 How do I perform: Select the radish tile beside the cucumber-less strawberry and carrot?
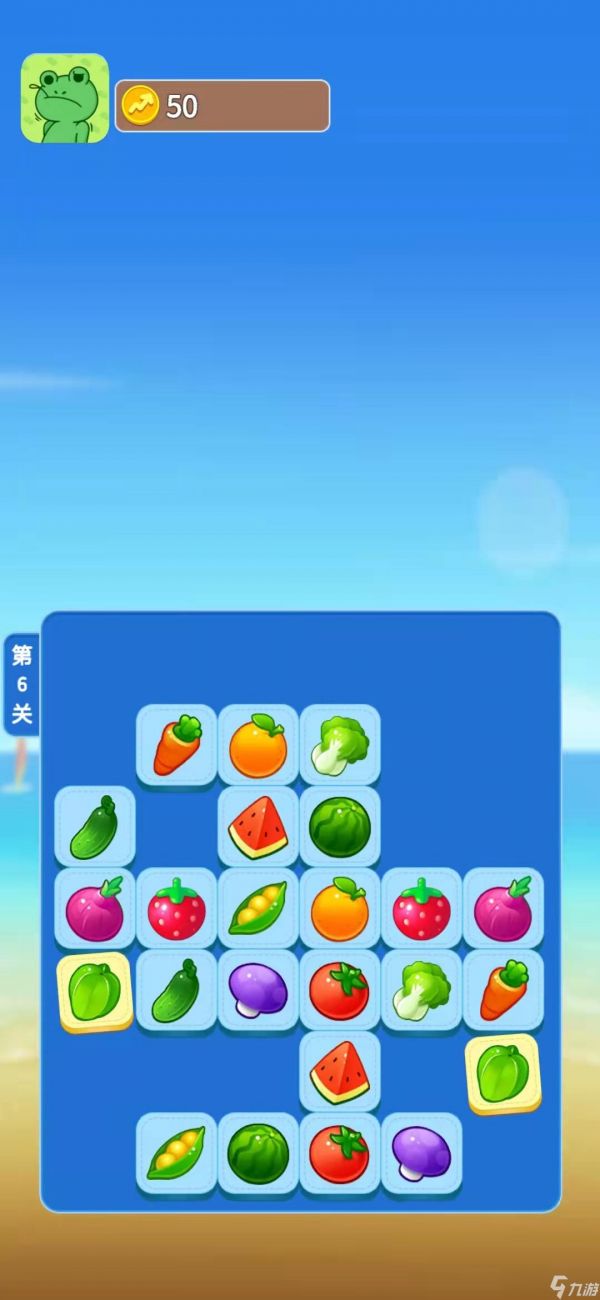tap(503, 908)
